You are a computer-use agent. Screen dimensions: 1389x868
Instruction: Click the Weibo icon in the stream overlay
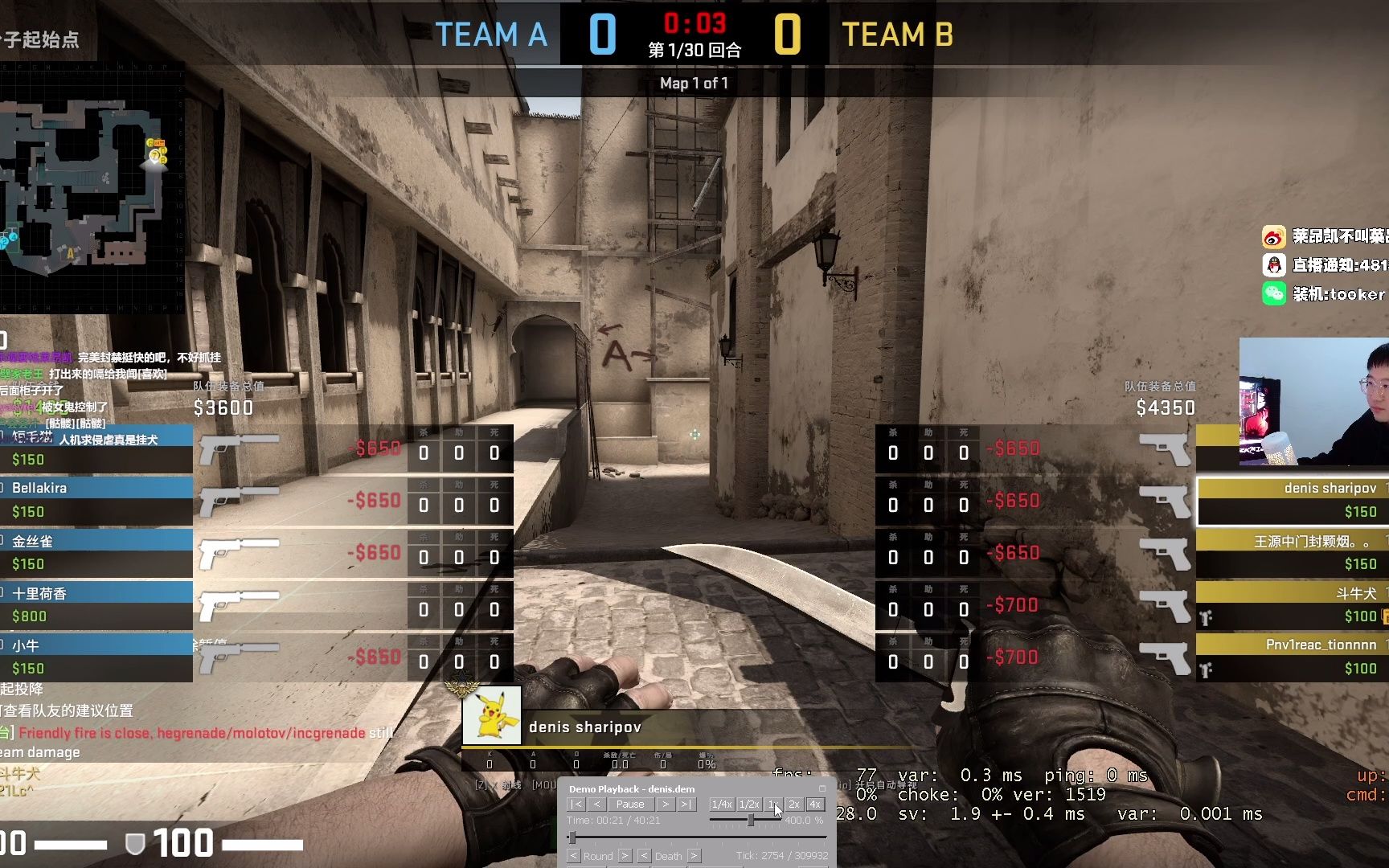tap(1274, 237)
